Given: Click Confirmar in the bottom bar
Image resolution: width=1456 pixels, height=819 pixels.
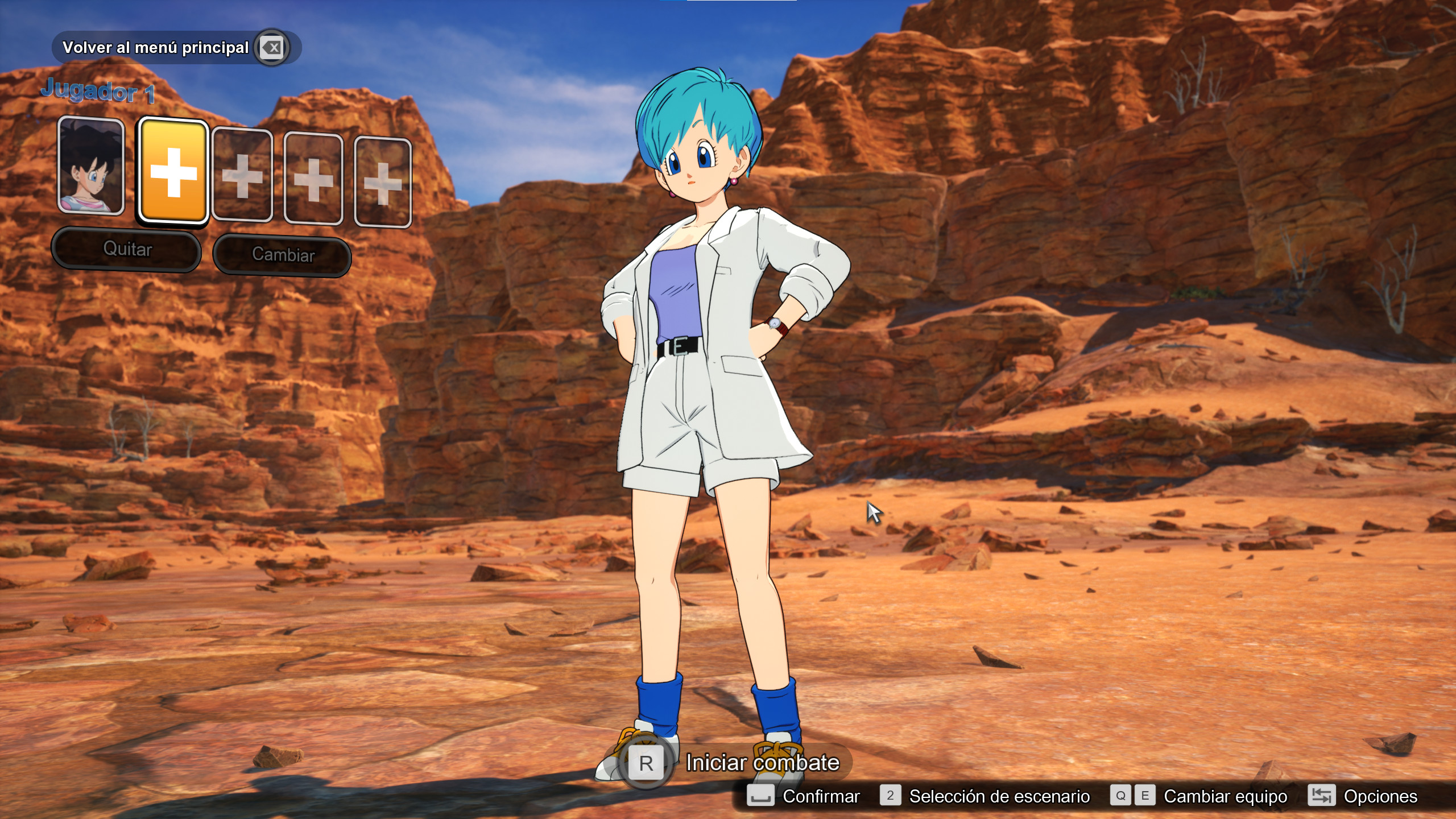Looking at the screenshot, I should click(822, 796).
